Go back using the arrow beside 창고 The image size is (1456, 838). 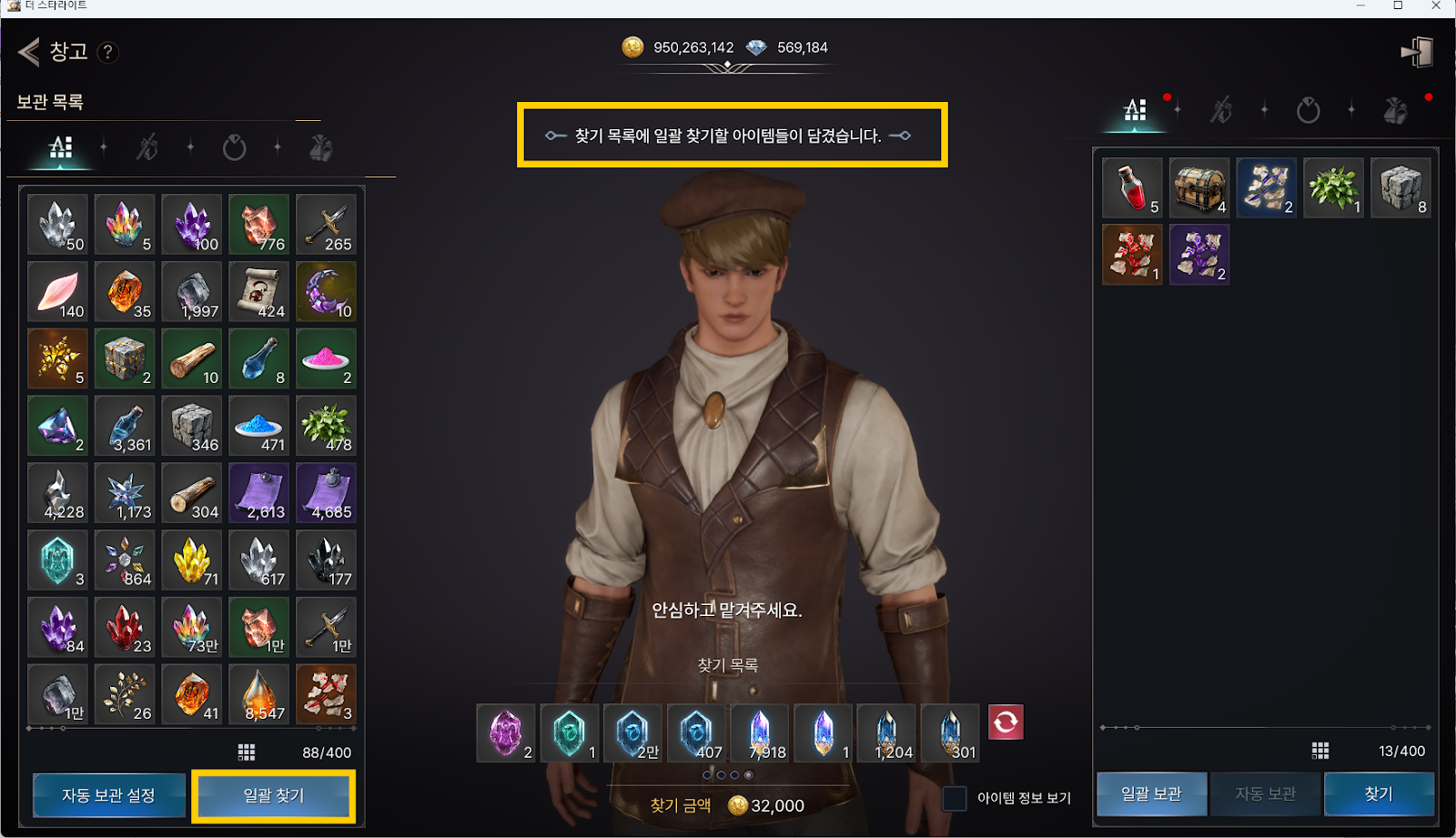point(29,52)
